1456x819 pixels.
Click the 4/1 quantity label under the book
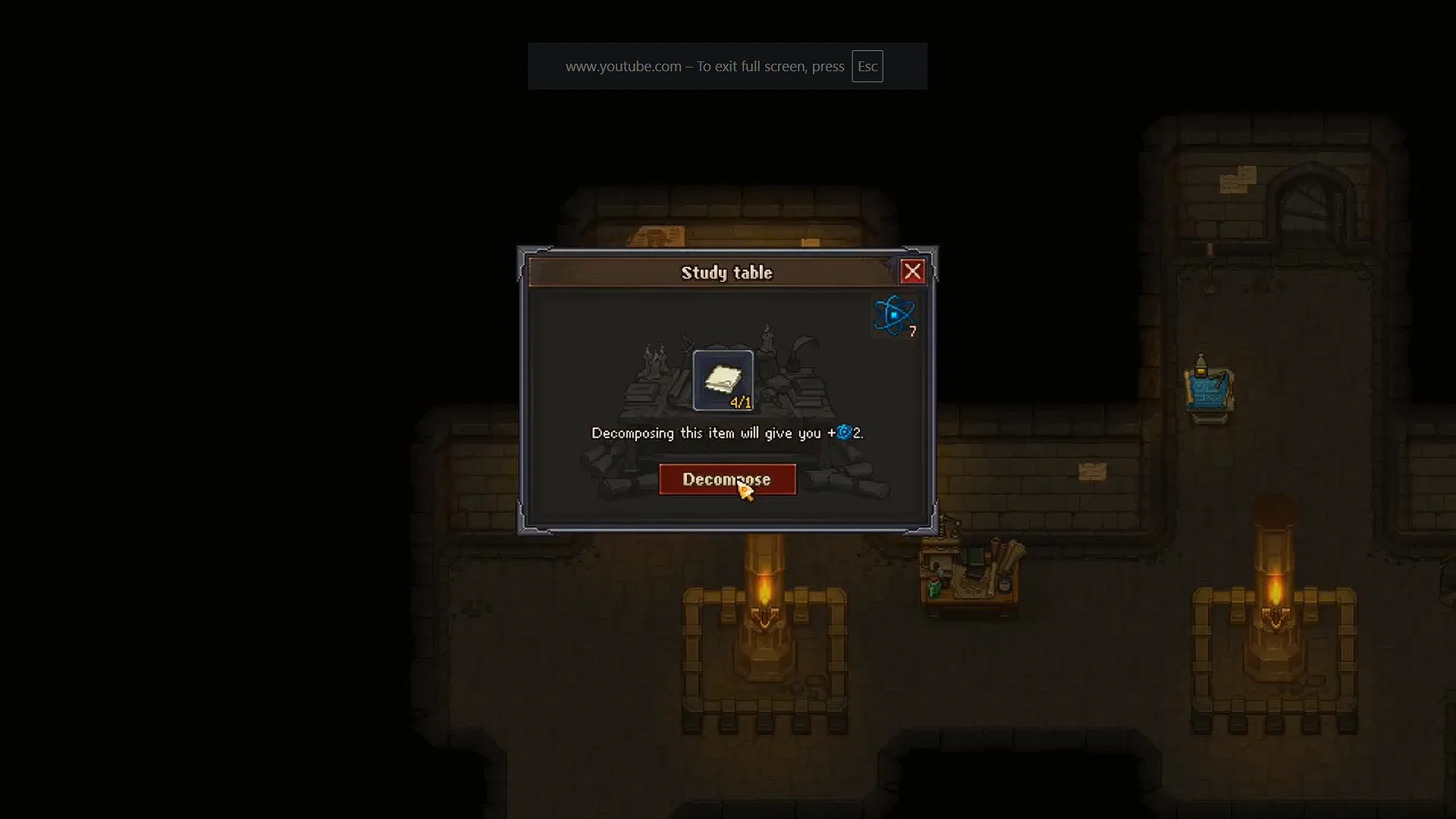[740, 403]
